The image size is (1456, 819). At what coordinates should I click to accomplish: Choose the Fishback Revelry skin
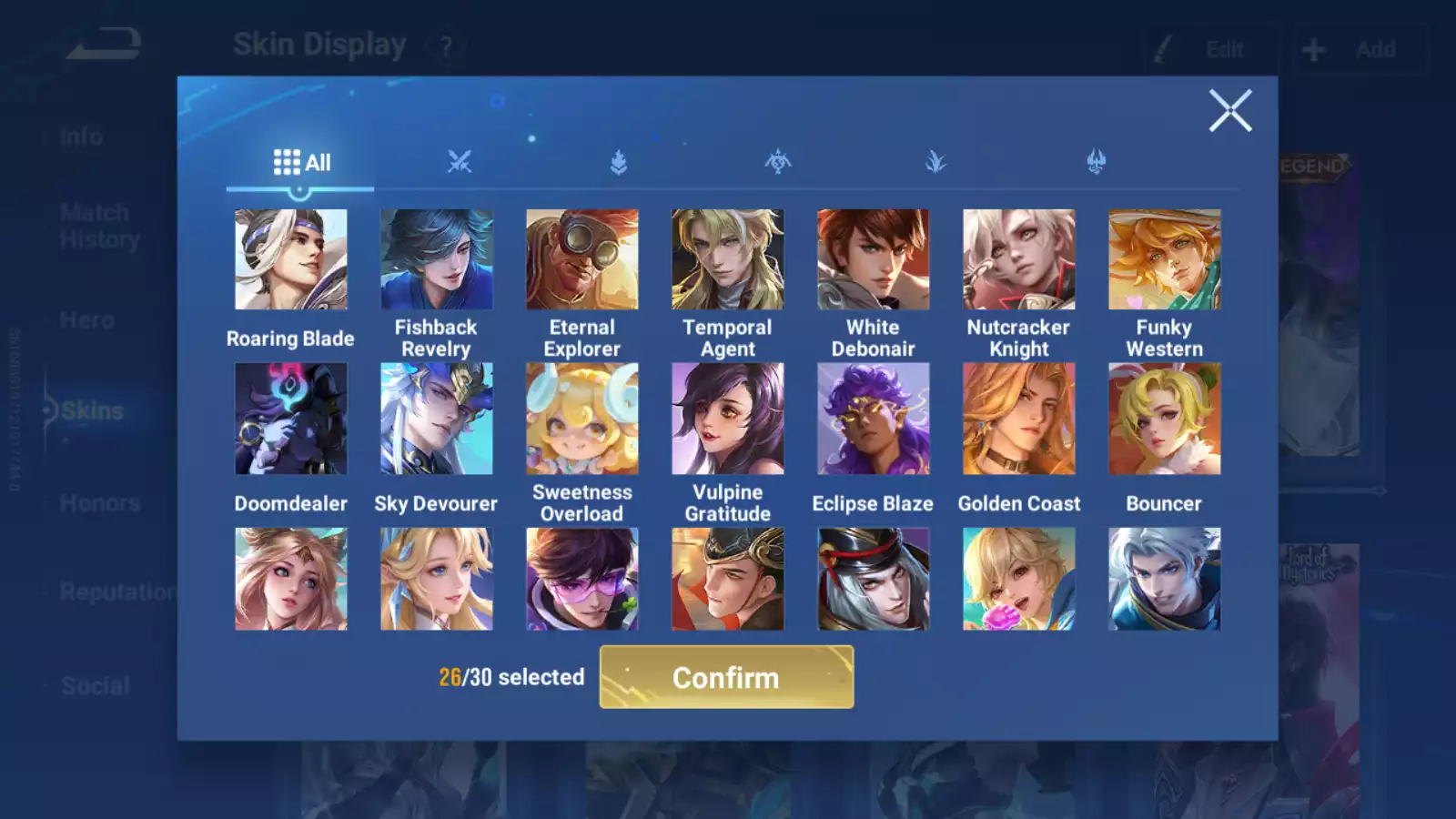tap(436, 260)
